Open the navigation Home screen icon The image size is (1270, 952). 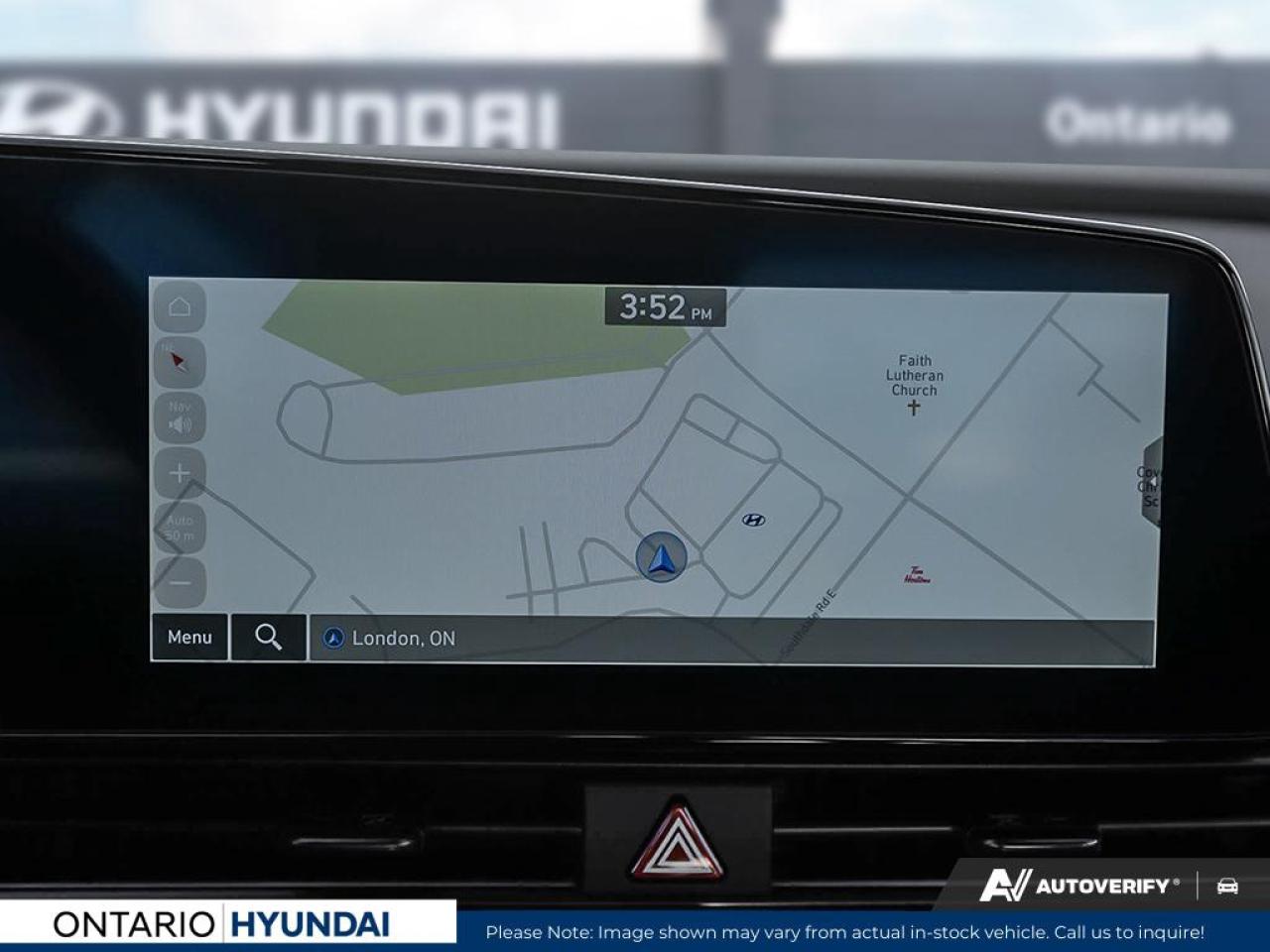[179, 307]
